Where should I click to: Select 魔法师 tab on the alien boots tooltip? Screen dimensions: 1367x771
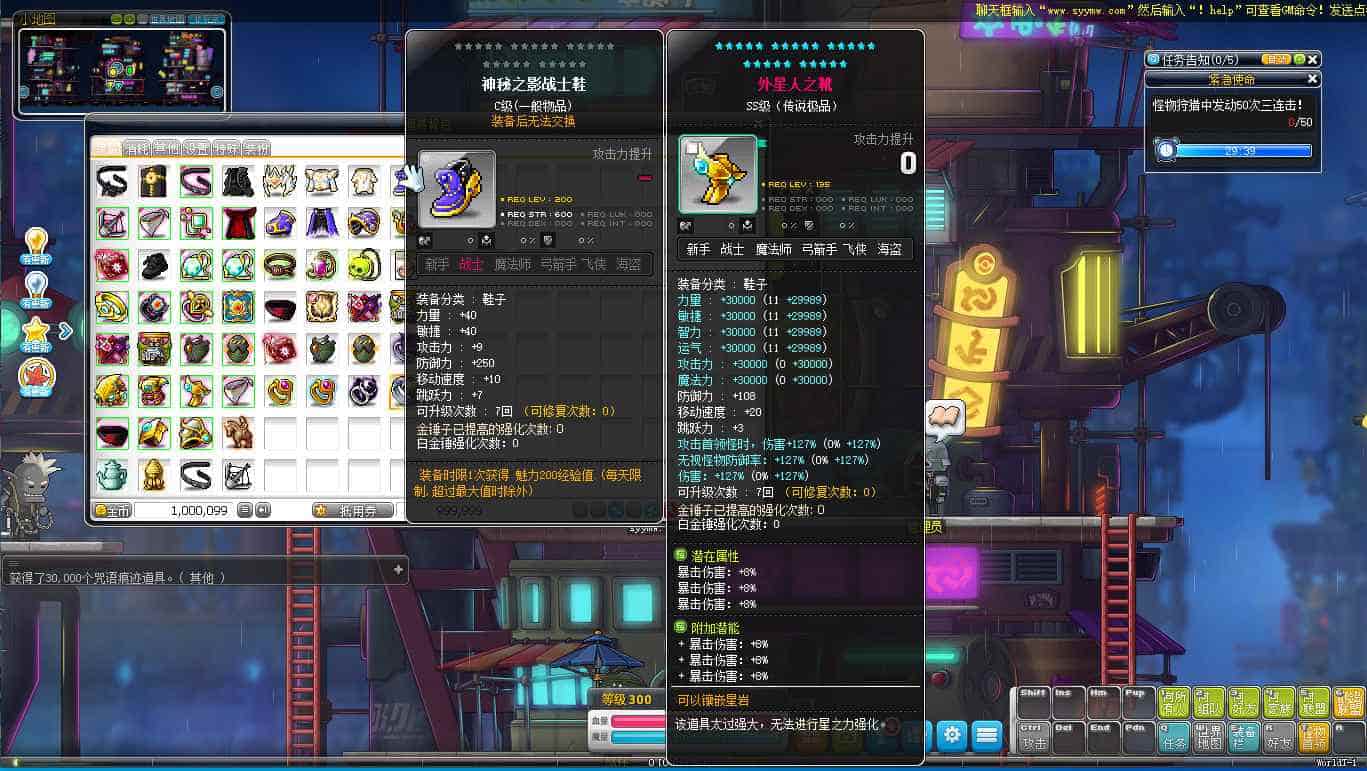click(x=774, y=249)
